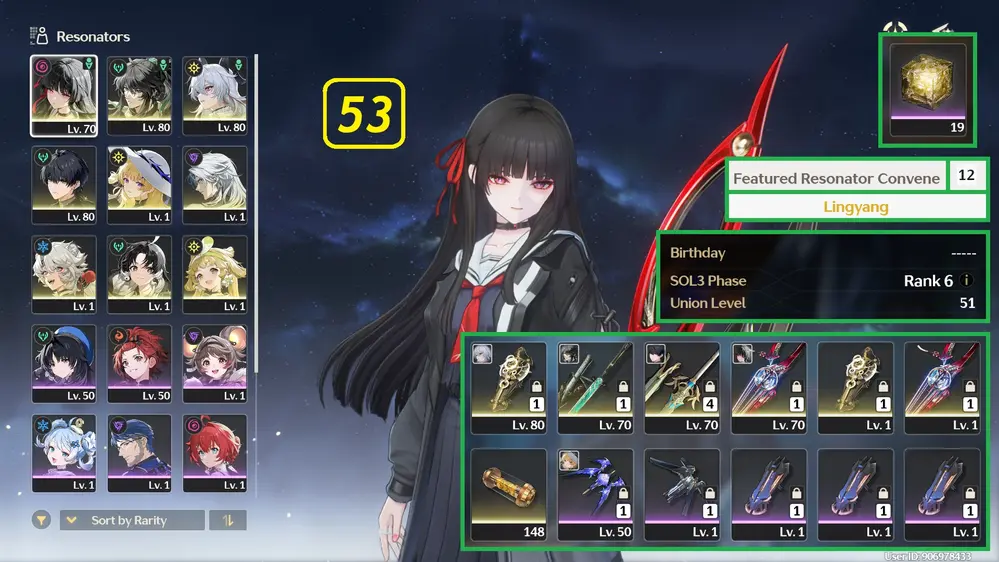Viewport: 999px width, 562px height.
Task: Select the Lv. 70 red rectifier weapon
Action: tap(768, 387)
